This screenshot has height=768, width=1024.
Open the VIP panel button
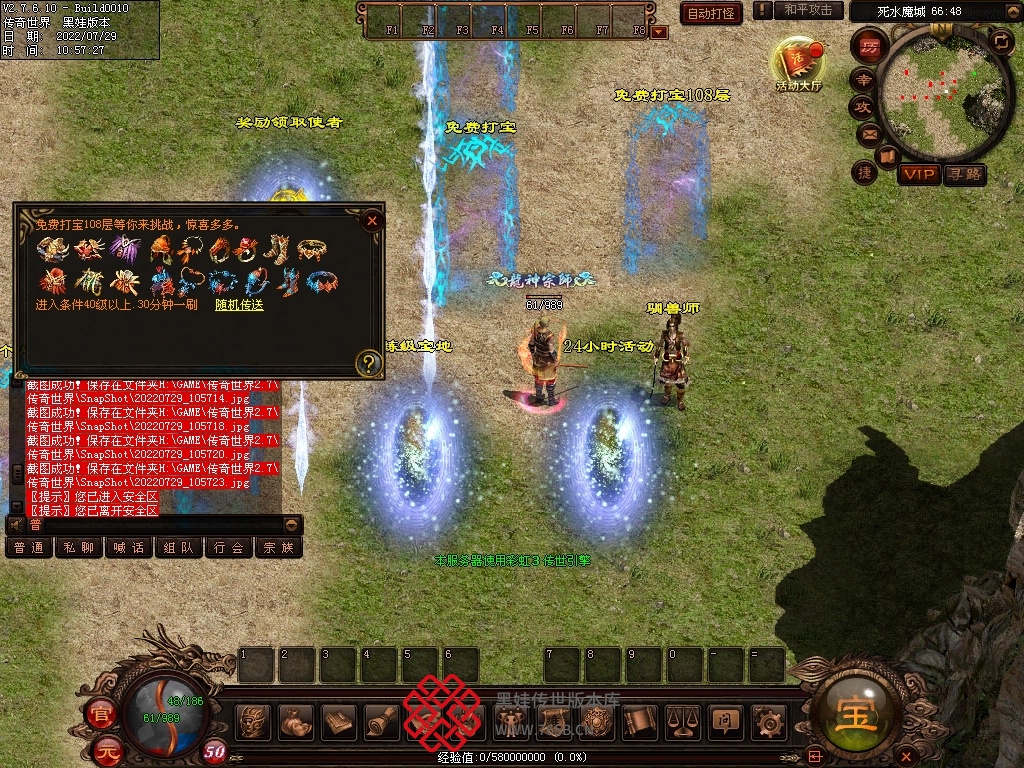(x=918, y=174)
